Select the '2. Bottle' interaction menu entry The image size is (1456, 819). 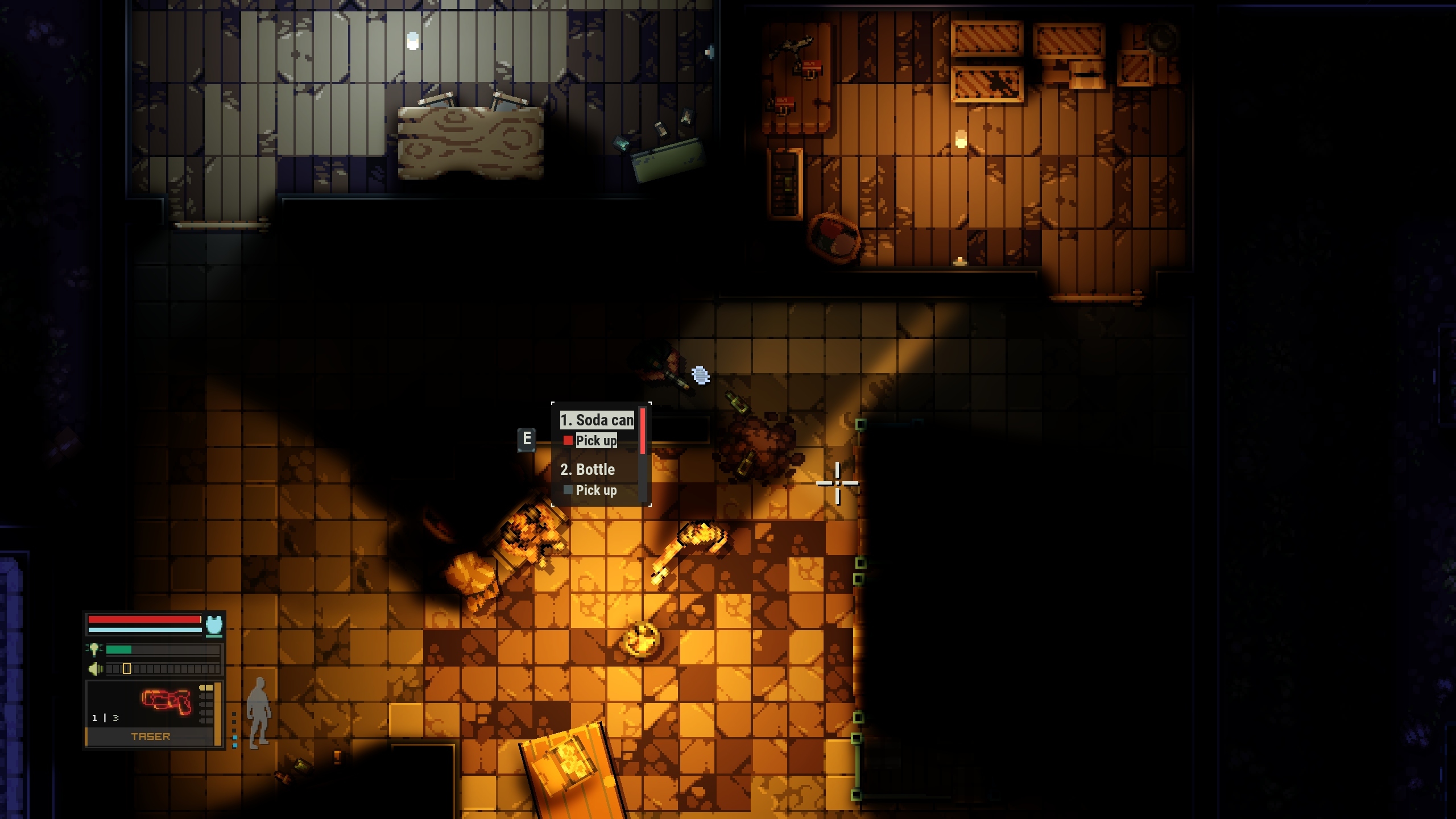(x=587, y=470)
